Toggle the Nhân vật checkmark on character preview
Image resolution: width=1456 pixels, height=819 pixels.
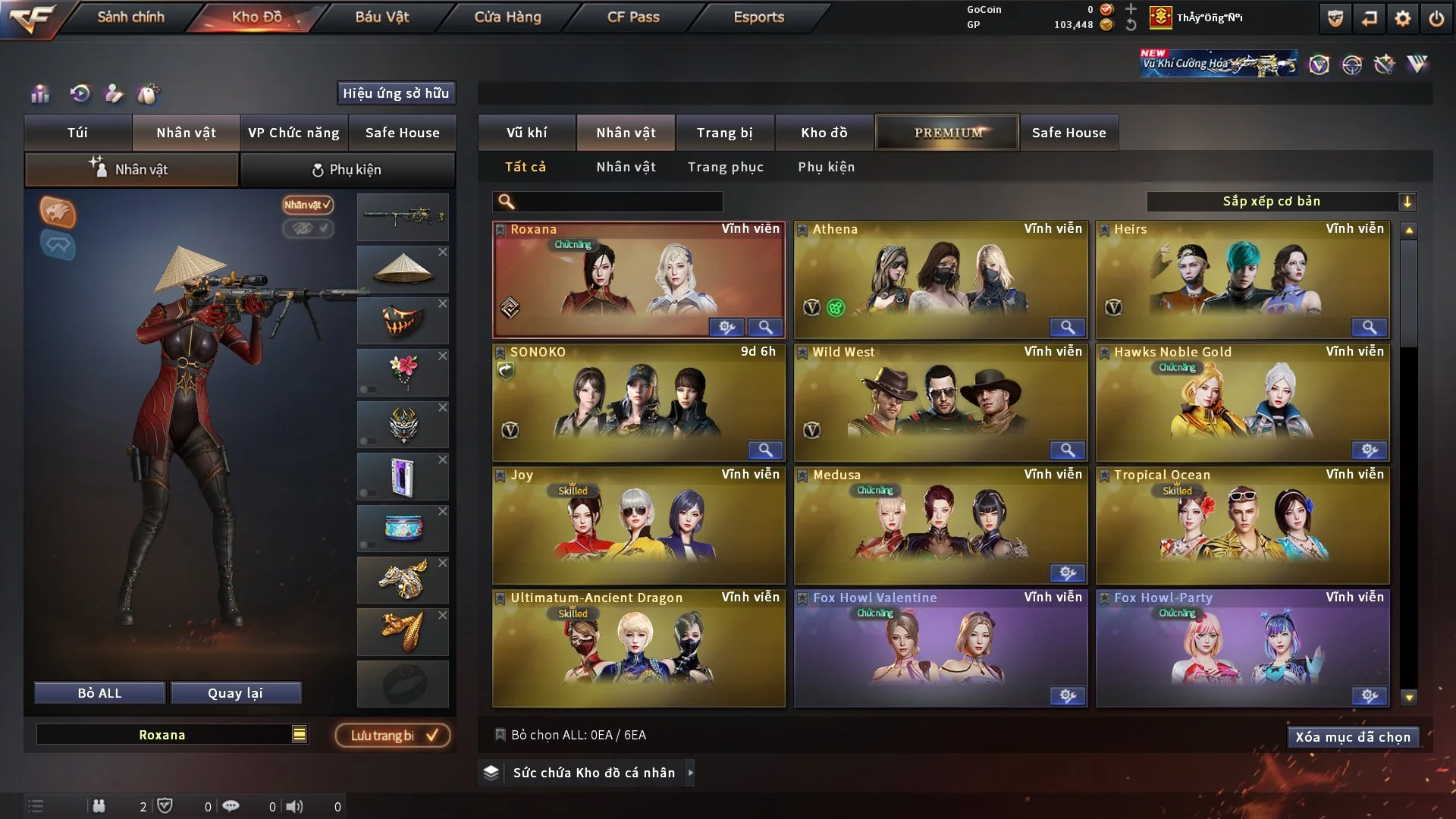coord(306,204)
